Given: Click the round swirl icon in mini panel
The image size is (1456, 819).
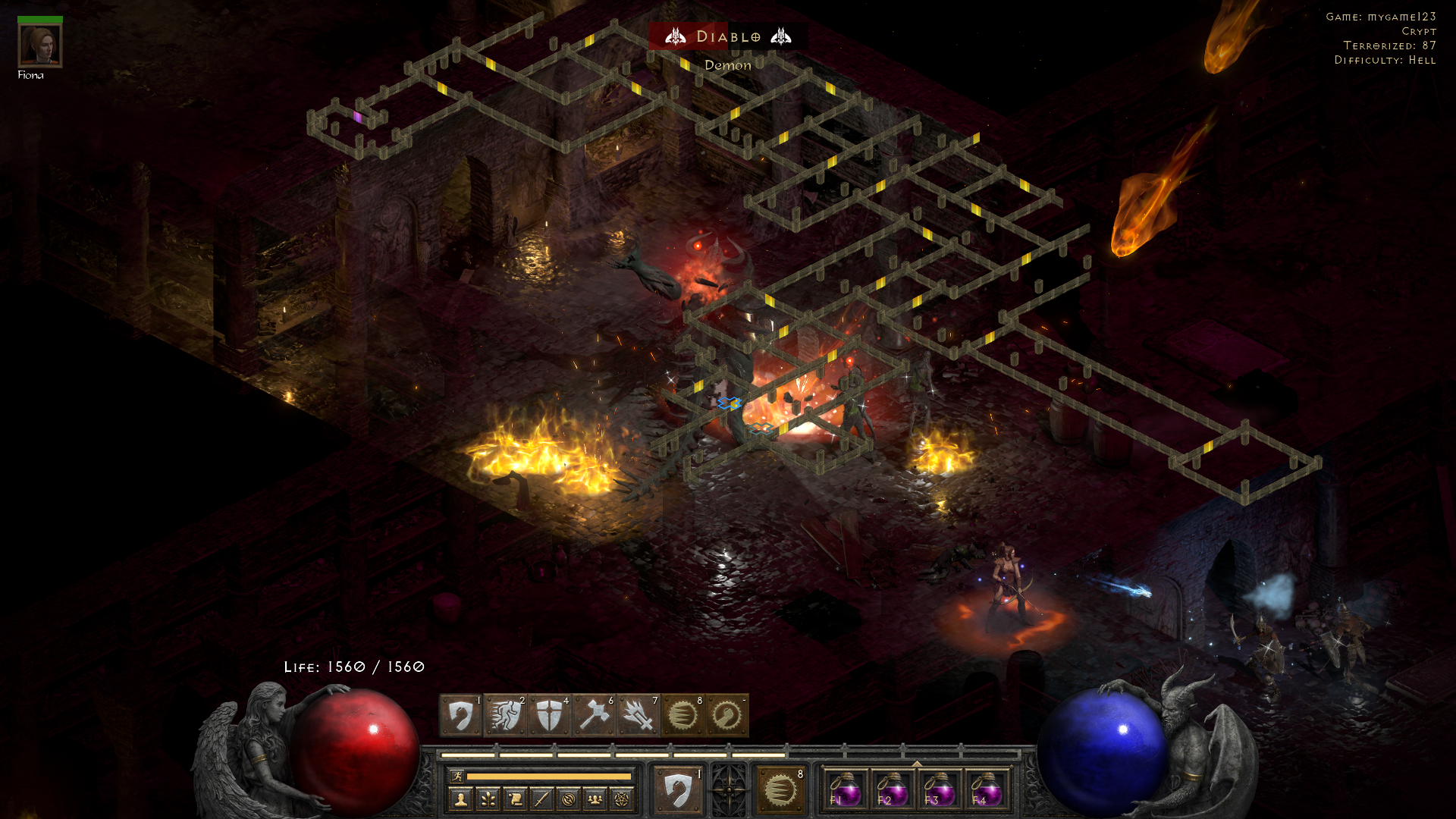Looking at the screenshot, I should [569, 799].
